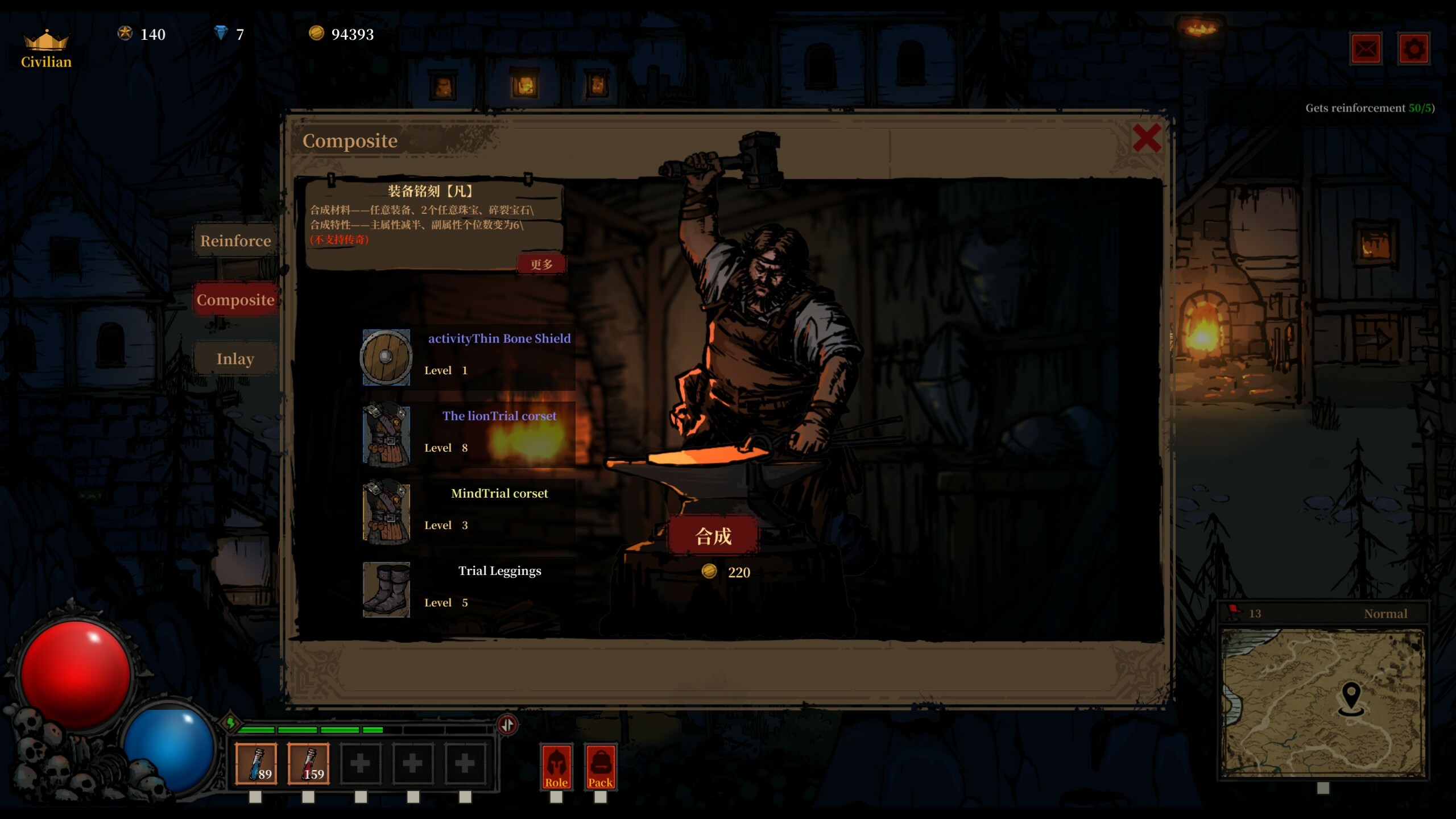1456x819 pixels.
Task: Switch to the Reinforce tab
Action: pos(234,241)
